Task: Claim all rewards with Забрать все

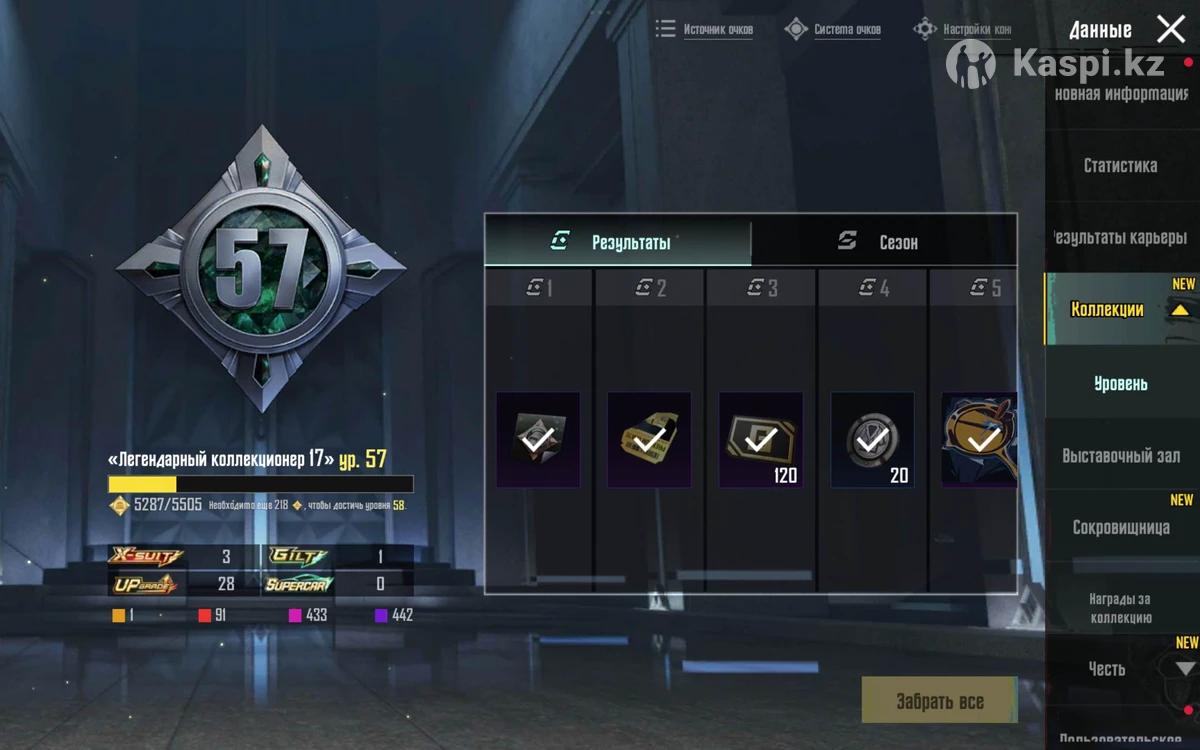Action: click(939, 700)
